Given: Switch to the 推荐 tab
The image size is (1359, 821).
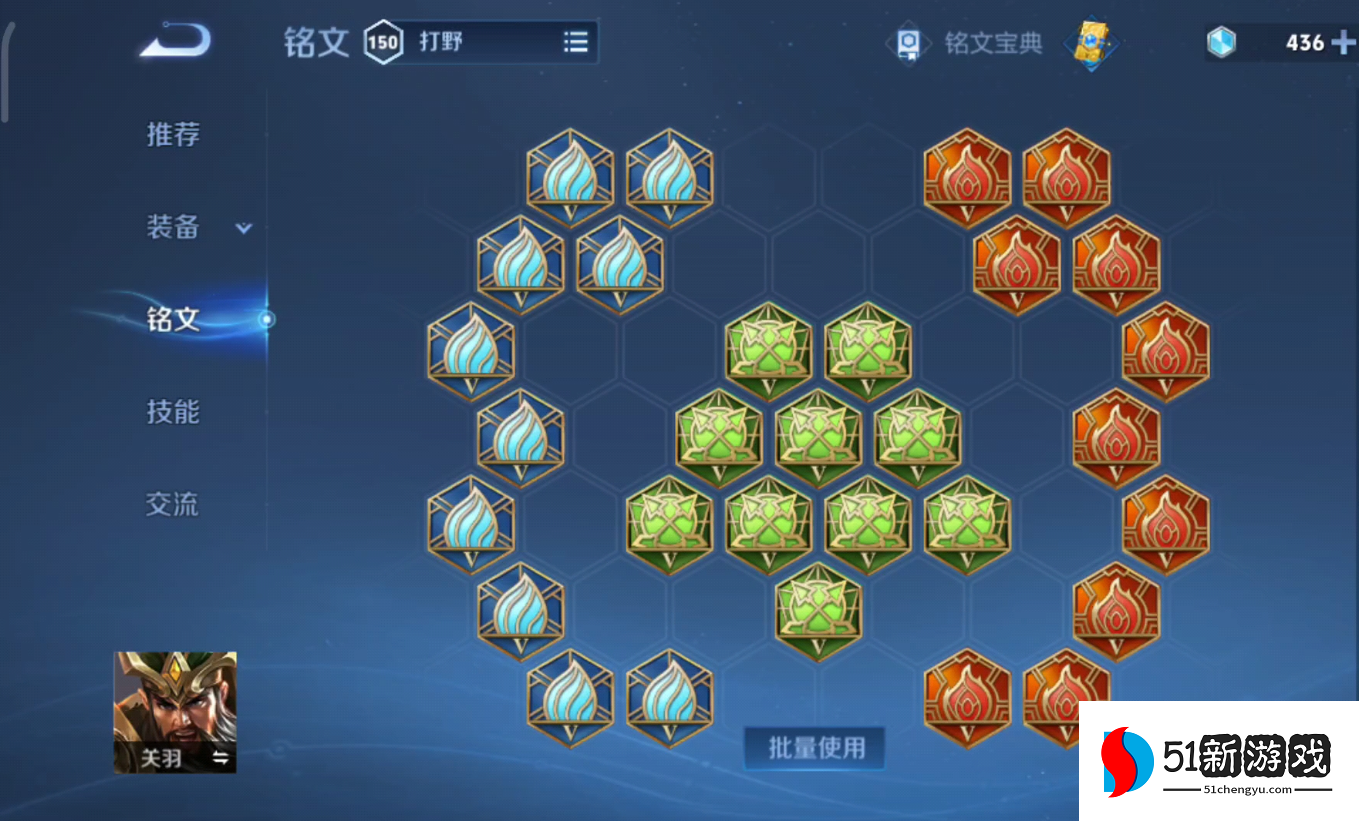Looking at the screenshot, I should (173, 135).
